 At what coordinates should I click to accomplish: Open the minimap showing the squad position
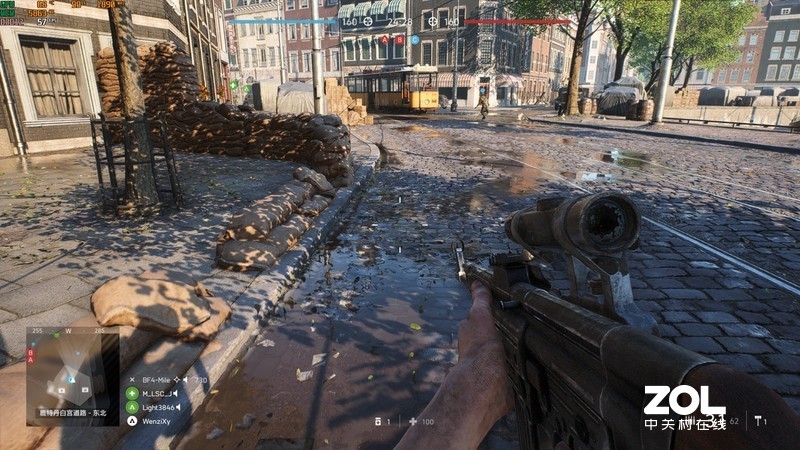[x=72, y=374]
